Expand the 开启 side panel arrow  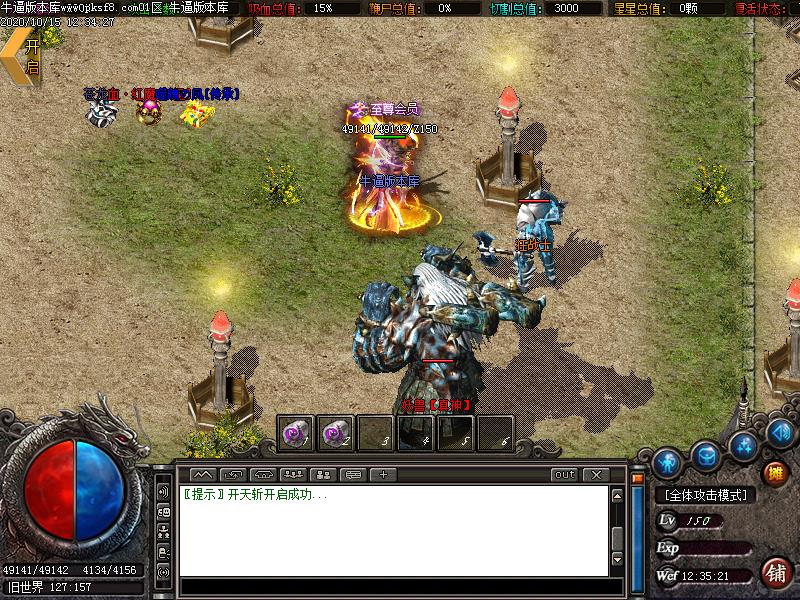point(22,56)
